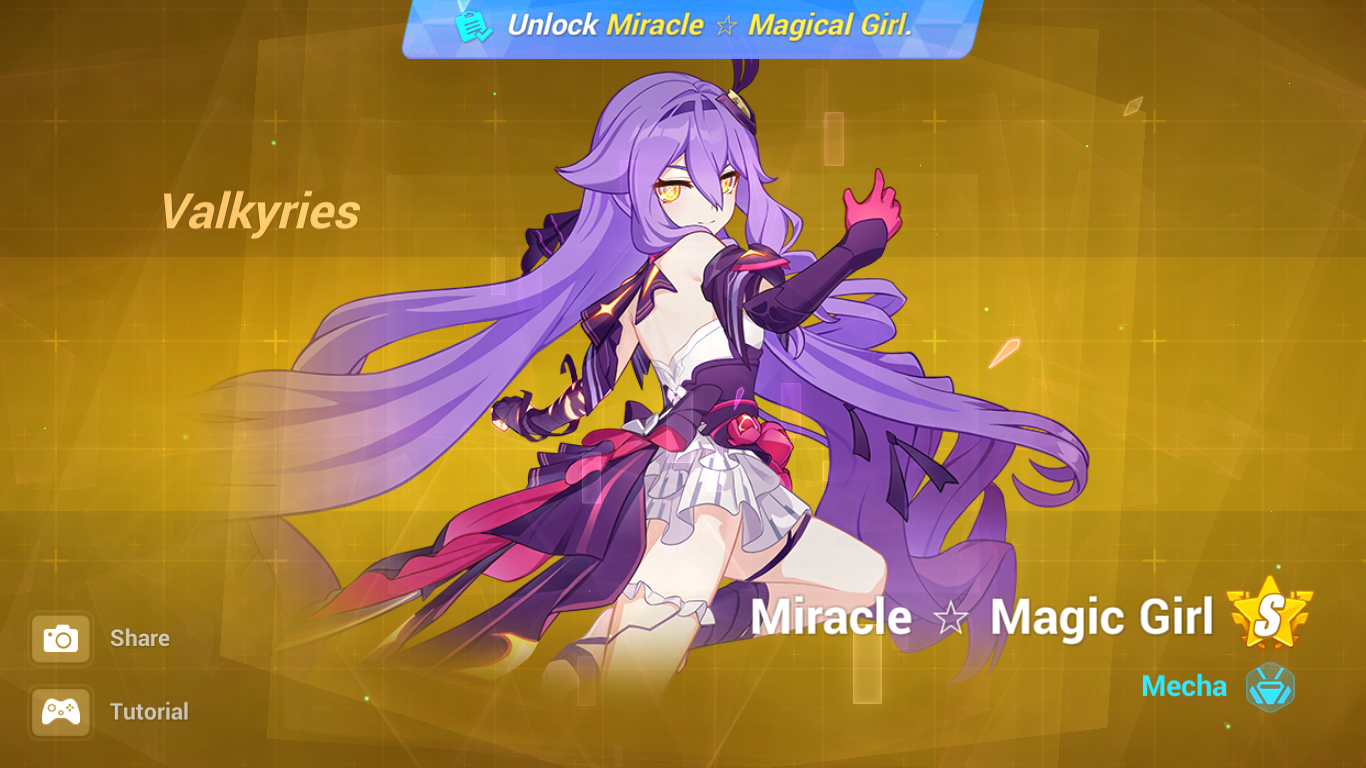Click the gamepad Tutorial icon
Viewport: 1366px width, 768px height.
click(x=60, y=711)
